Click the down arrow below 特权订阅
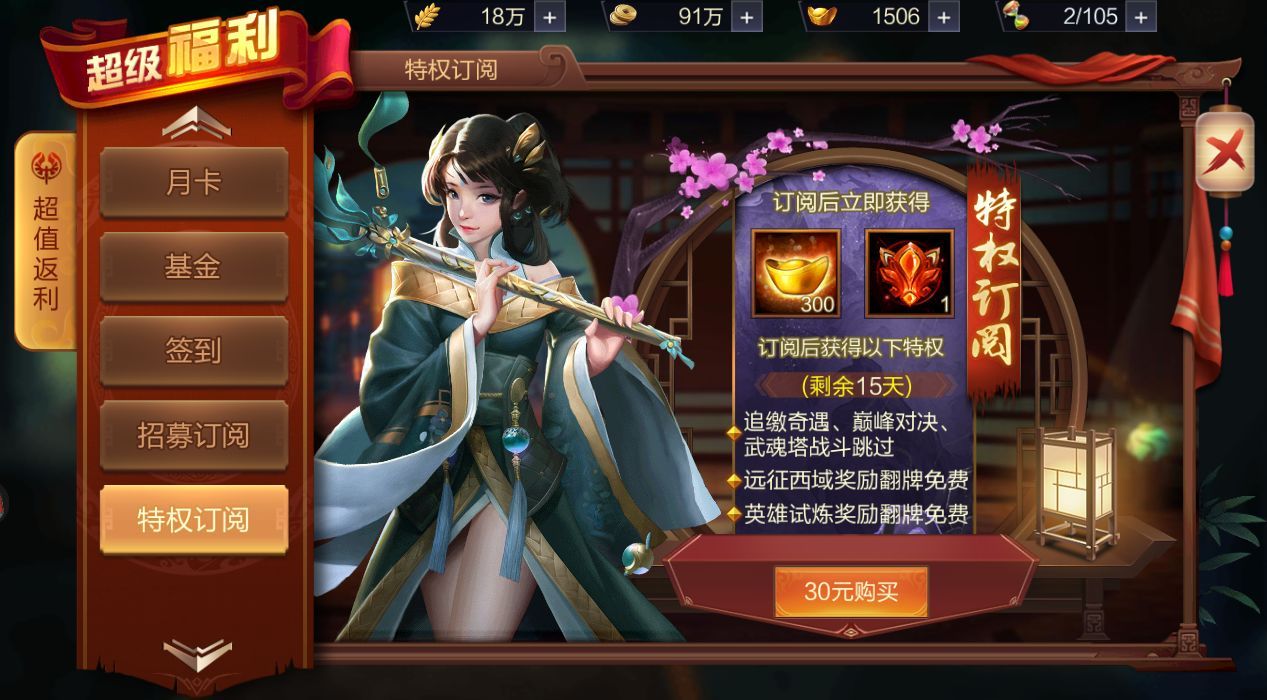Screen dimensions: 1267x700 point(196,655)
